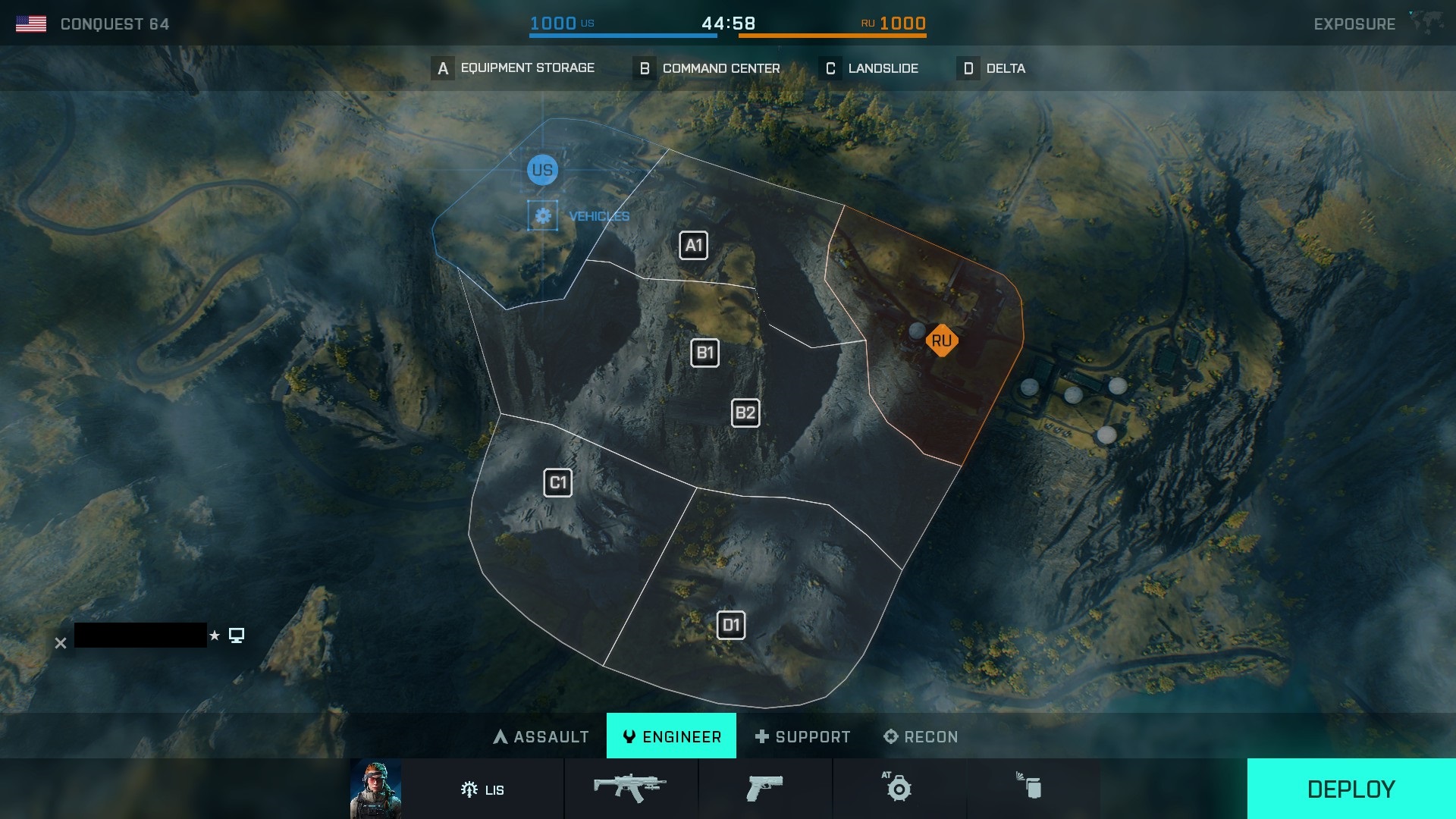Screen dimensions: 1456x819
Task: Click the DEPLOY button
Action: pyautogui.click(x=1351, y=789)
